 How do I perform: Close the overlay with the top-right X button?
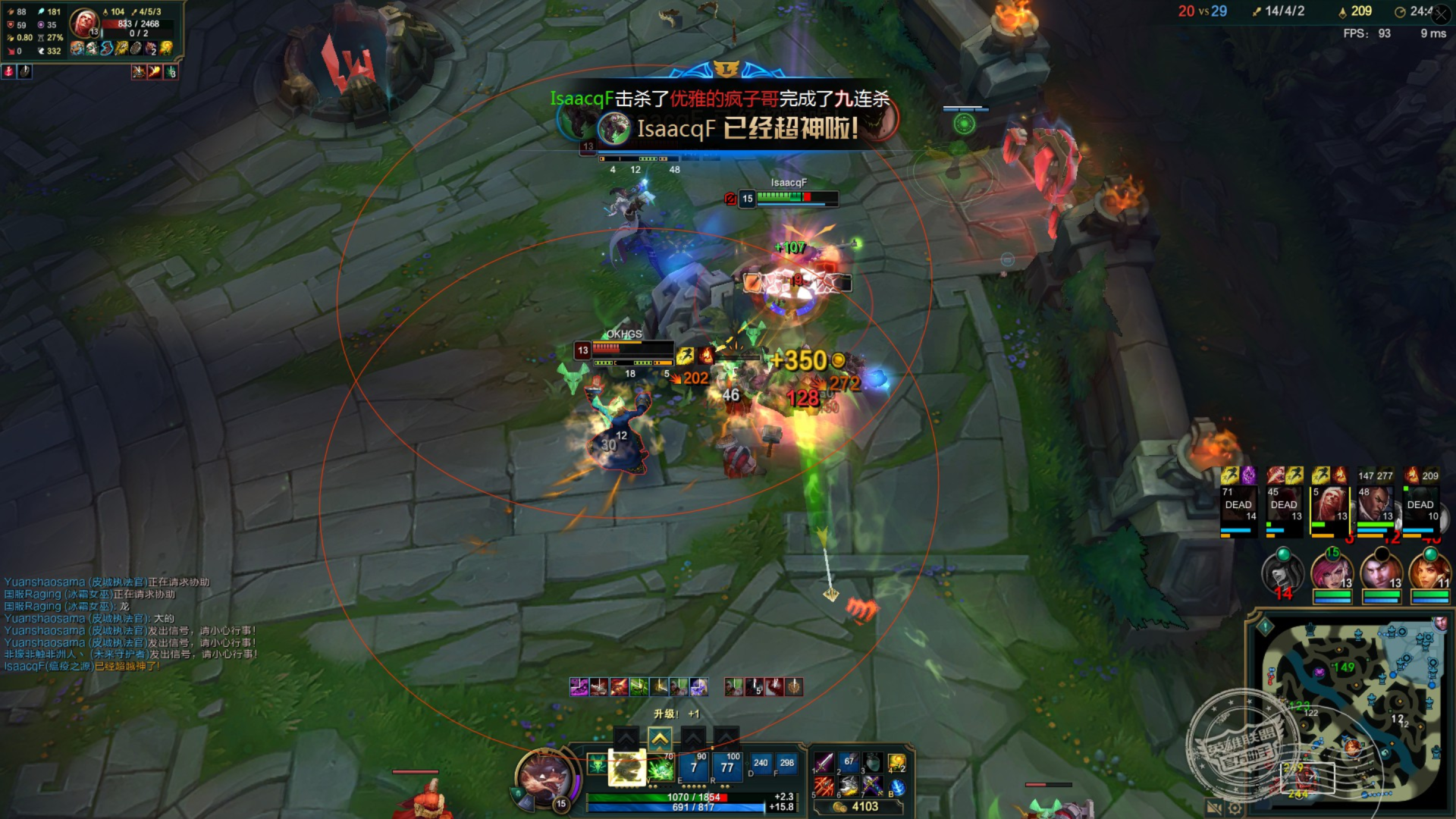coord(1442,14)
